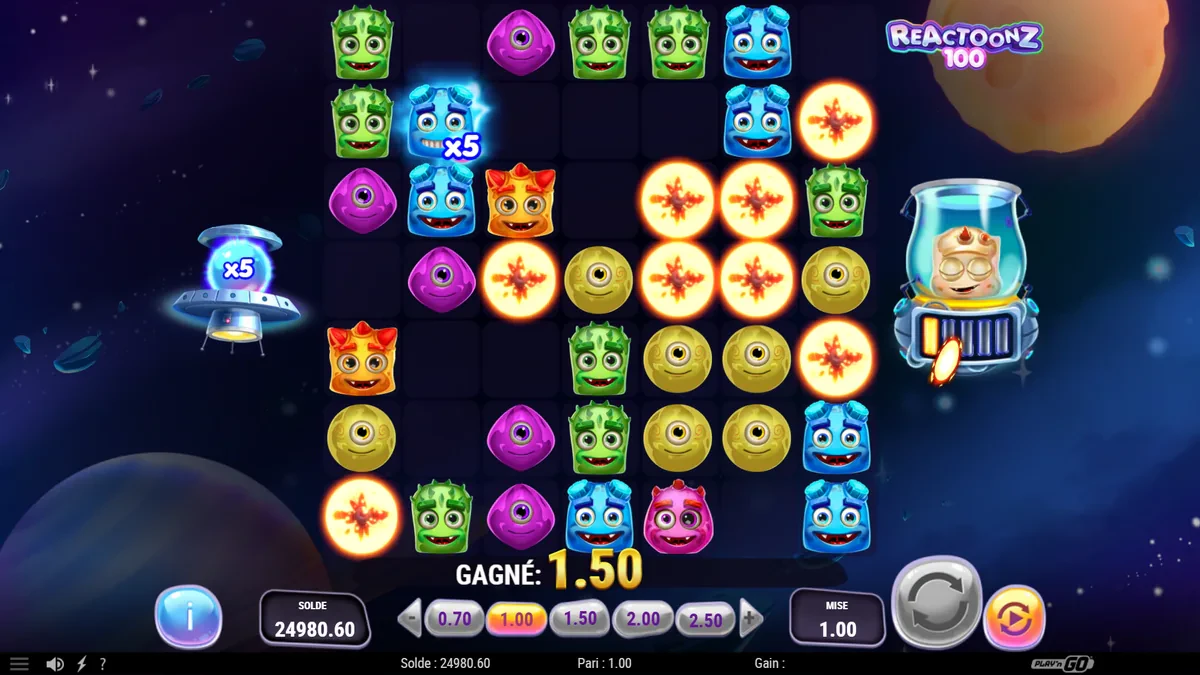The height and width of the screenshot is (675, 1200).
Task: Toggle the lightning bolt fast play
Action: (82, 664)
